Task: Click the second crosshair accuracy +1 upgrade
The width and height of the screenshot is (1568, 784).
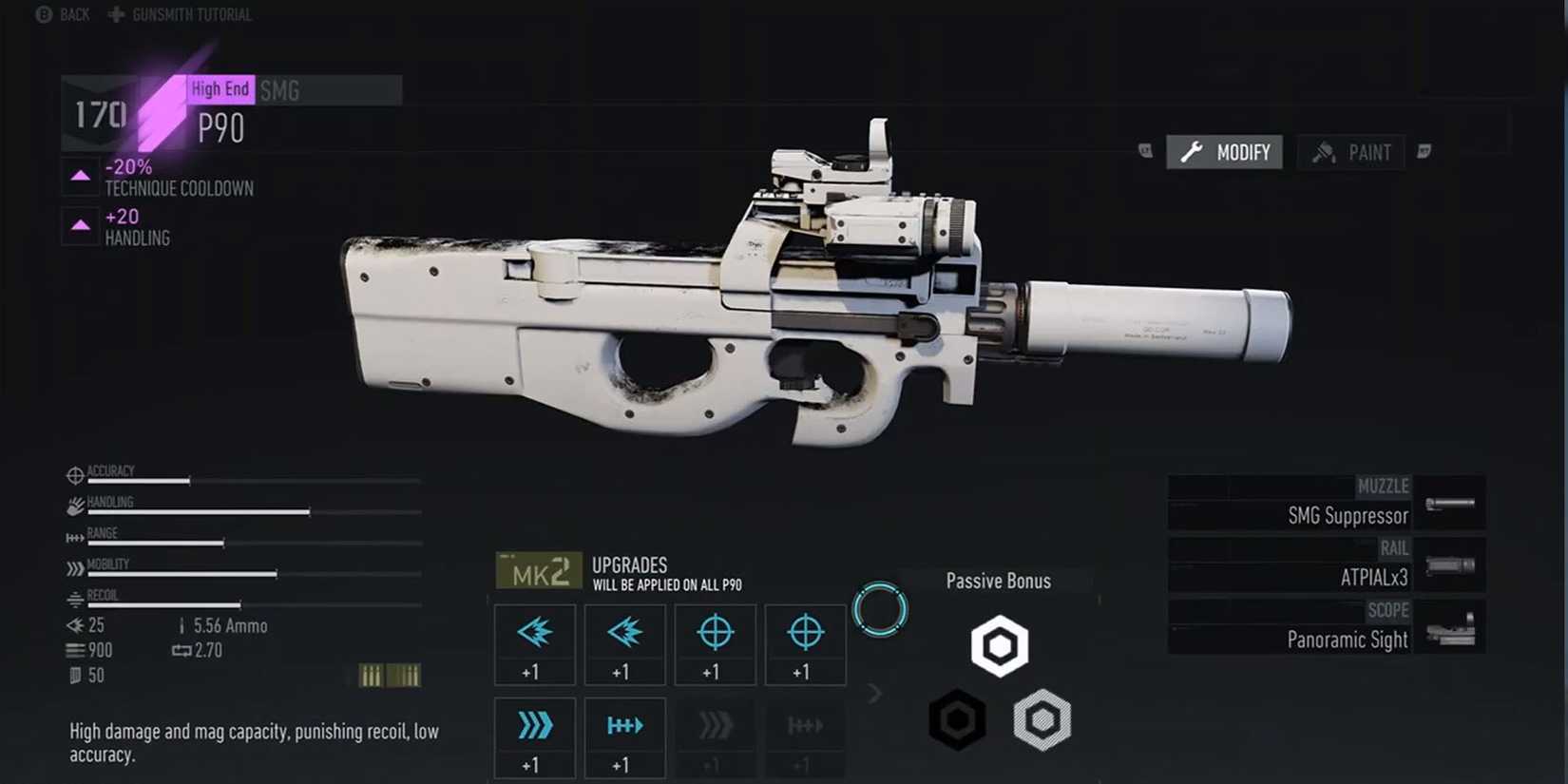Action: click(x=805, y=644)
